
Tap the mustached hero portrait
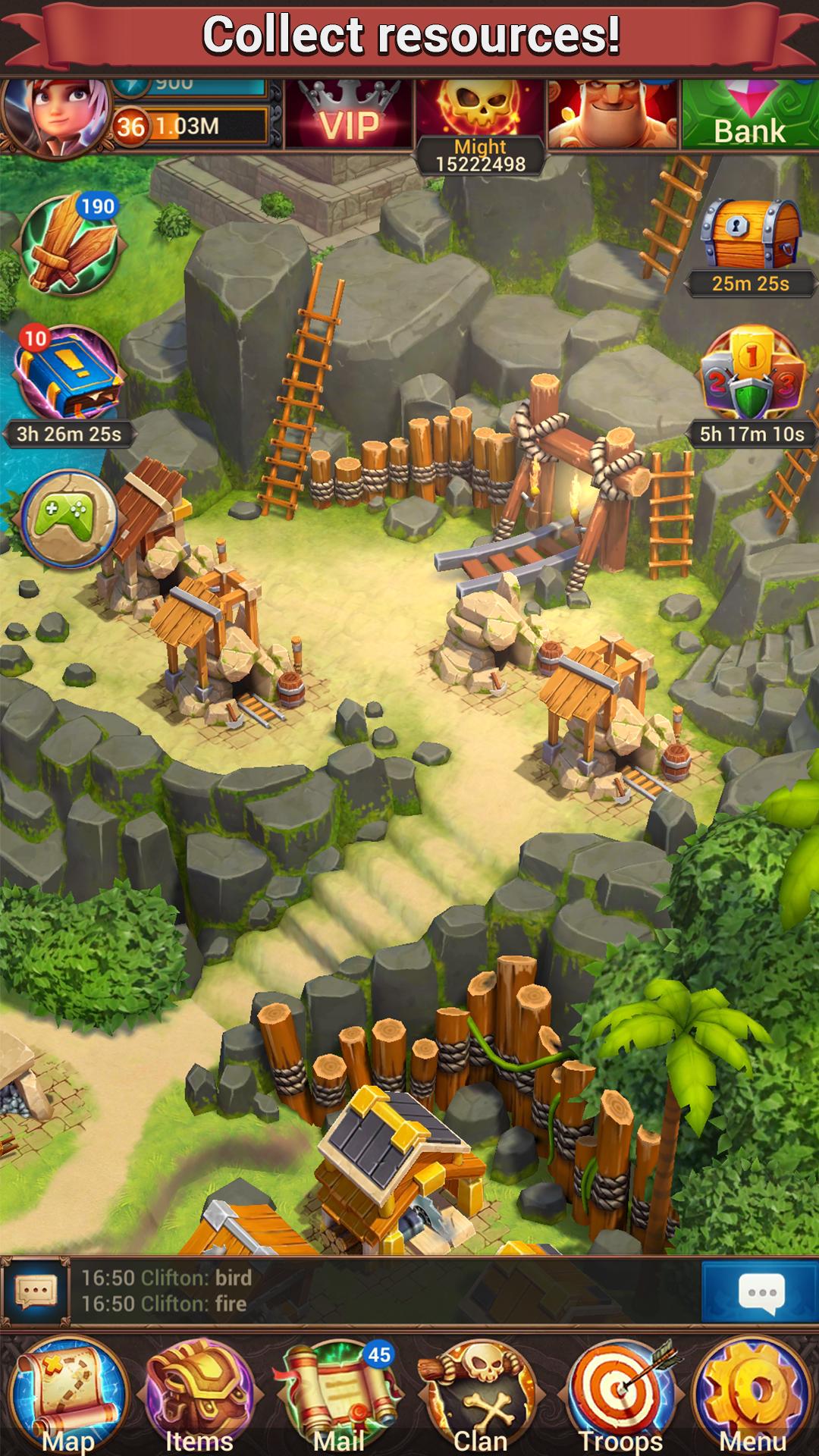pos(613,115)
